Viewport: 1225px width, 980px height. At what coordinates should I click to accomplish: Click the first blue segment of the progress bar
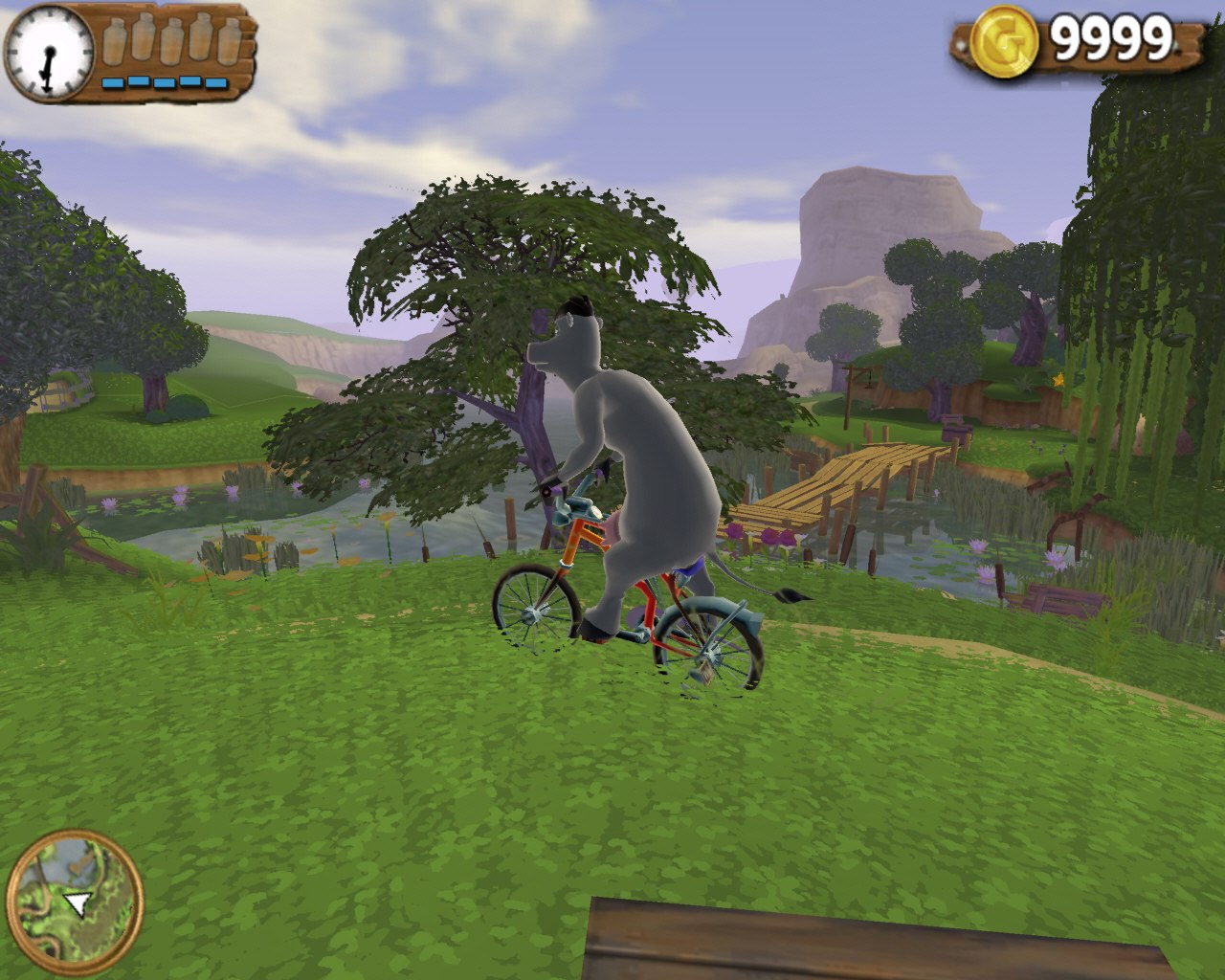tap(112, 81)
